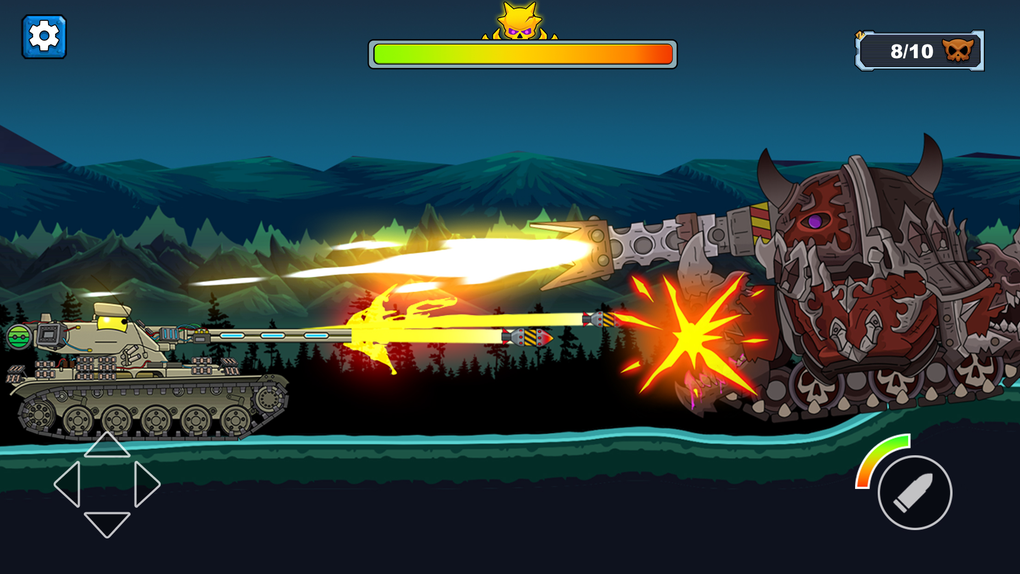Fire the cannon with the bullet button
Viewport: 1020px width, 574px height.
click(x=914, y=492)
